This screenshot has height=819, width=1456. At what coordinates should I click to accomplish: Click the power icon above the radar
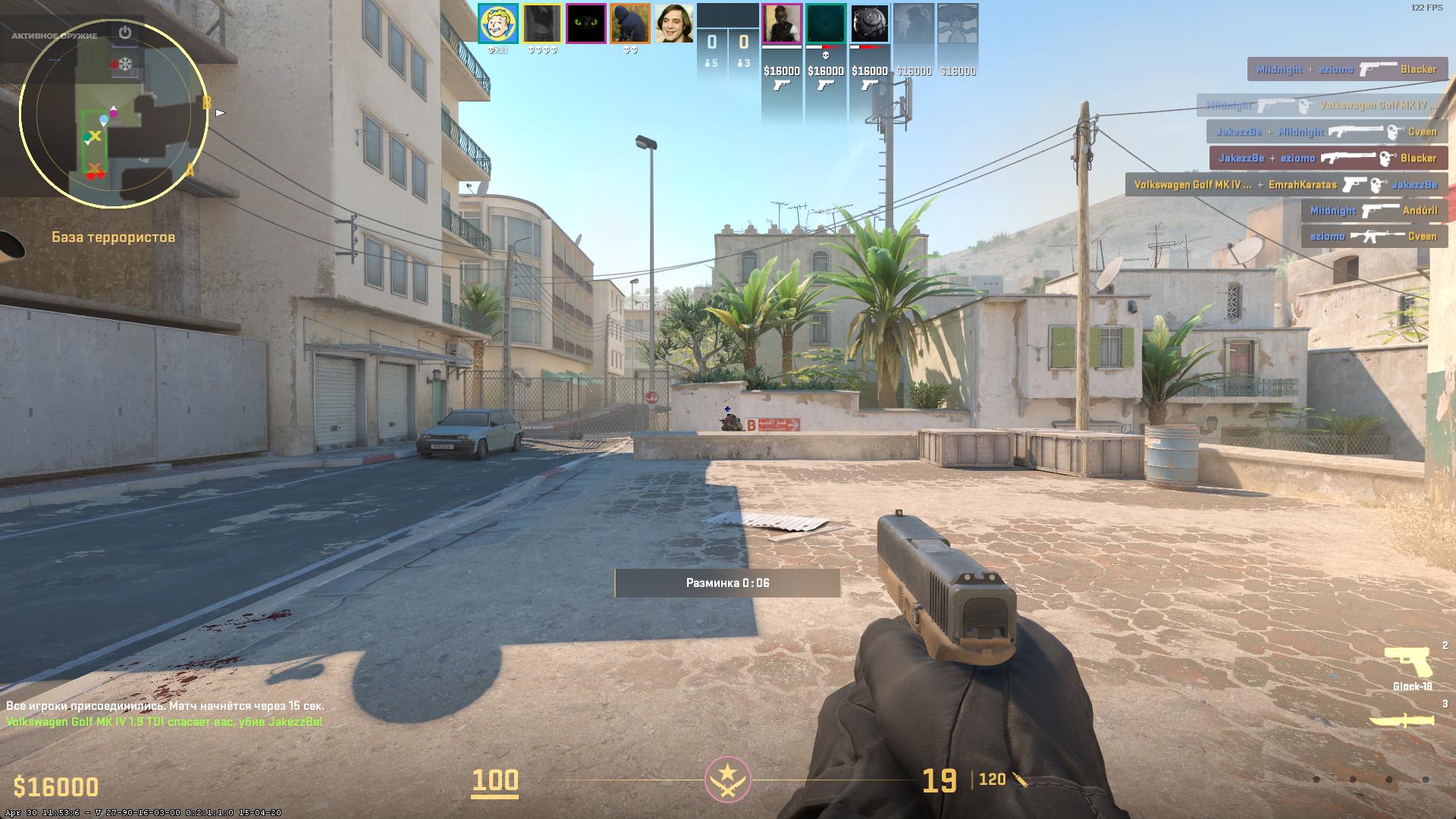tap(125, 33)
